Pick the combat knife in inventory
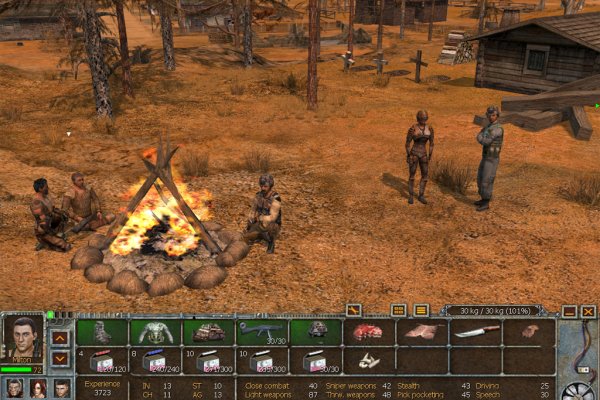 point(476,332)
